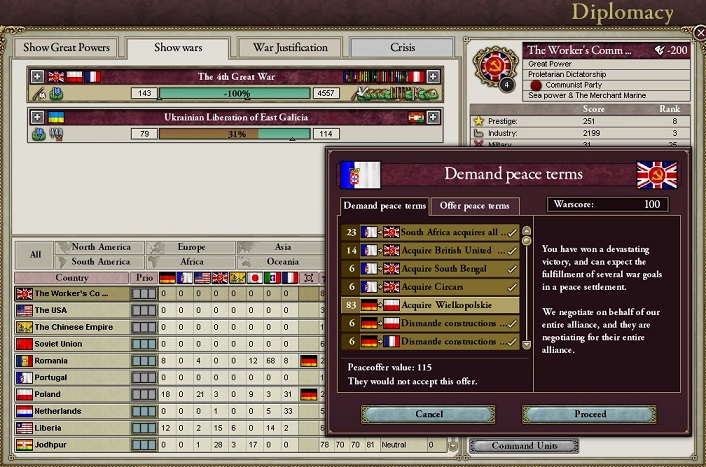Image resolution: width=706 pixels, height=467 pixels.
Task: Proceed with the peace demand
Action: (589, 414)
